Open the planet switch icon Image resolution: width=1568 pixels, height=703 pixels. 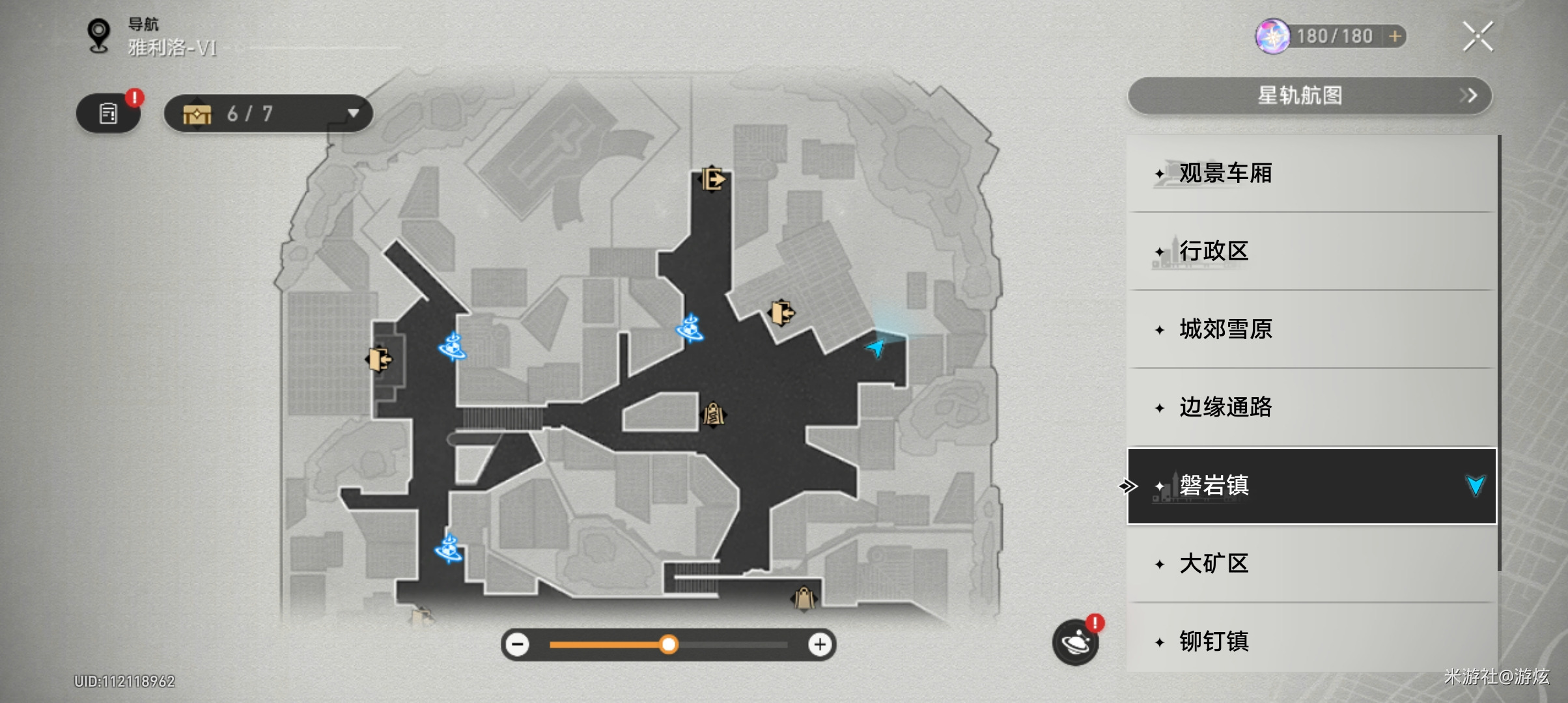point(1075,642)
